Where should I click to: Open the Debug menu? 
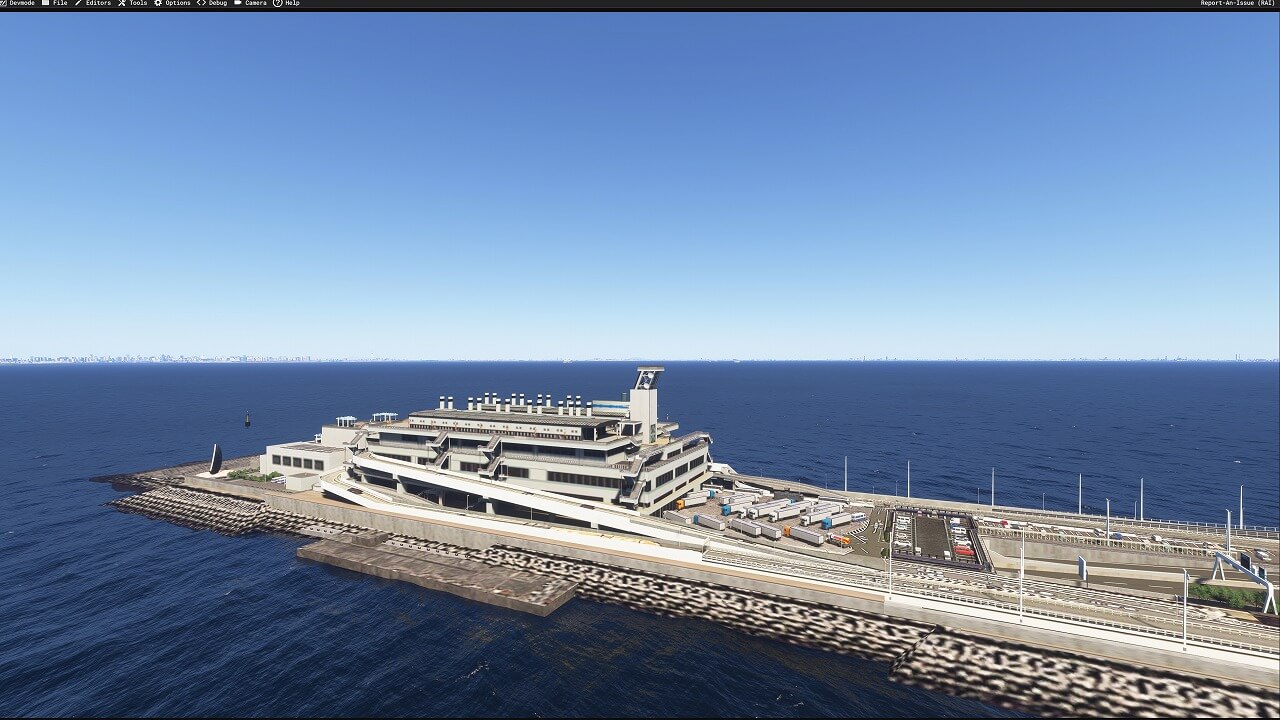(217, 3)
